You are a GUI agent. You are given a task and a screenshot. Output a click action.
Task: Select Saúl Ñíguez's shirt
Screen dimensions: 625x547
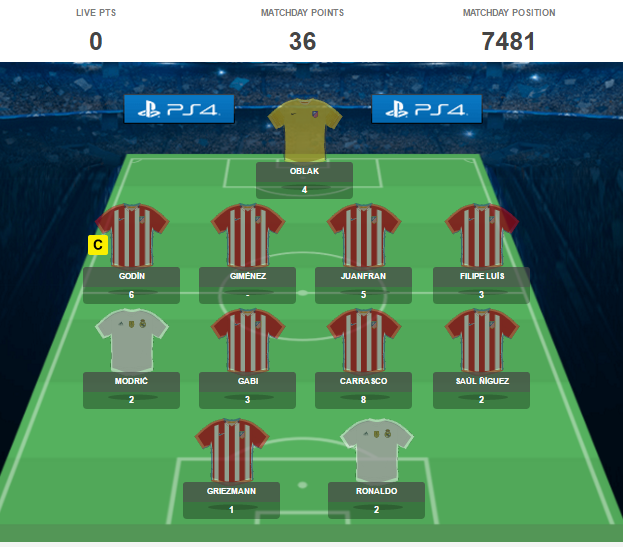tap(480, 342)
